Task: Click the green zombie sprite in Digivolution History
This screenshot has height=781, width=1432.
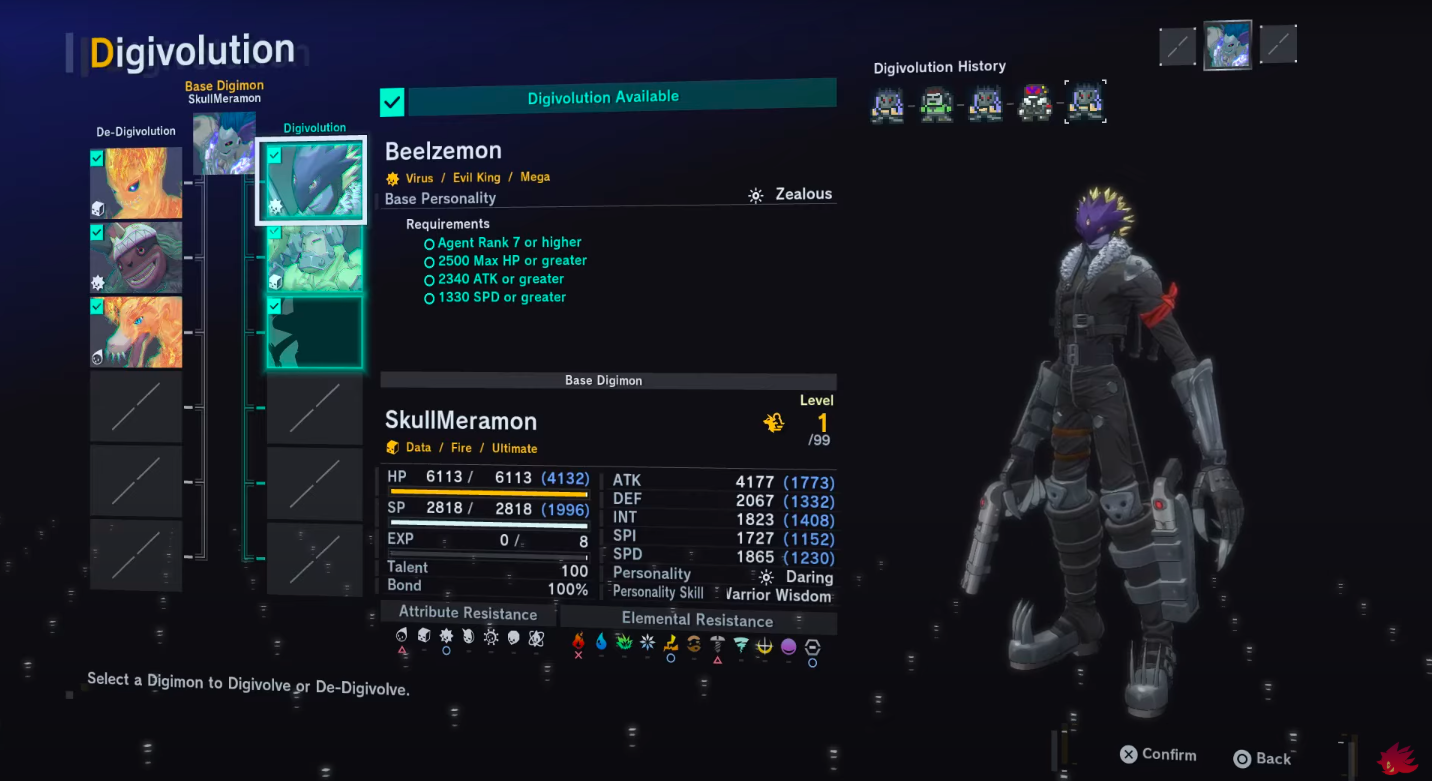Action: (x=936, y=102)
